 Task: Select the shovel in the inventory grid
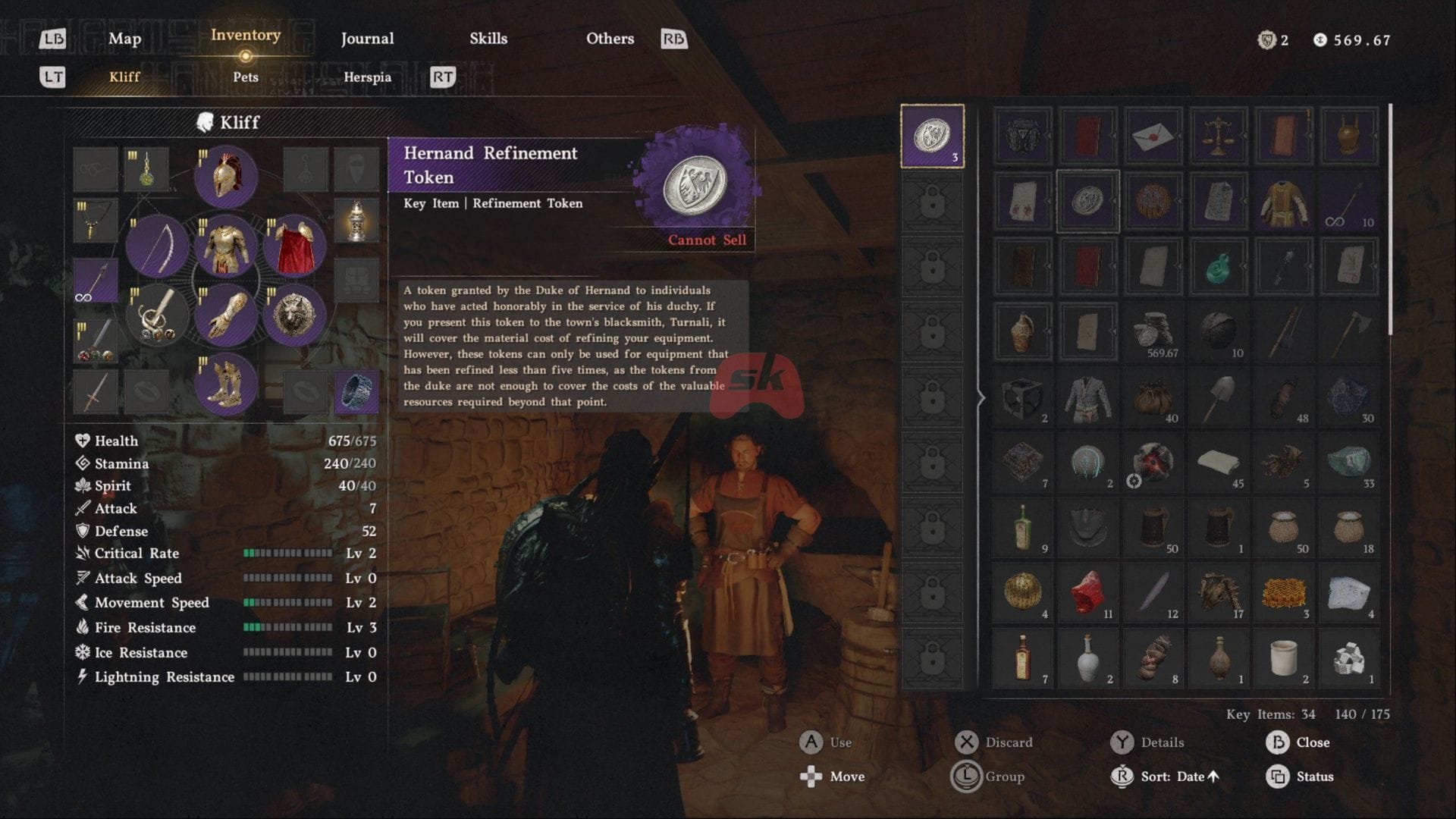[1218, 397]
